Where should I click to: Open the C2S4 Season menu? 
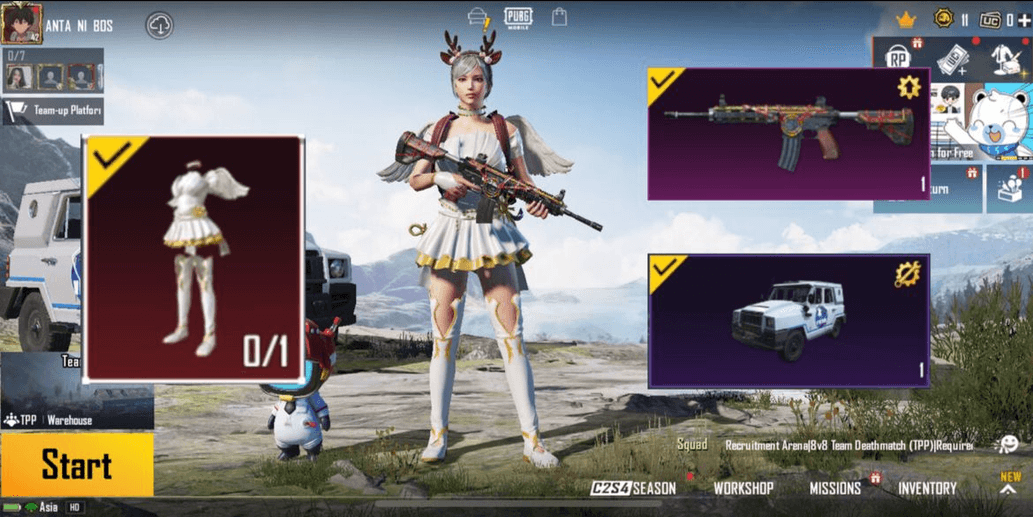[x=633, y=488]
